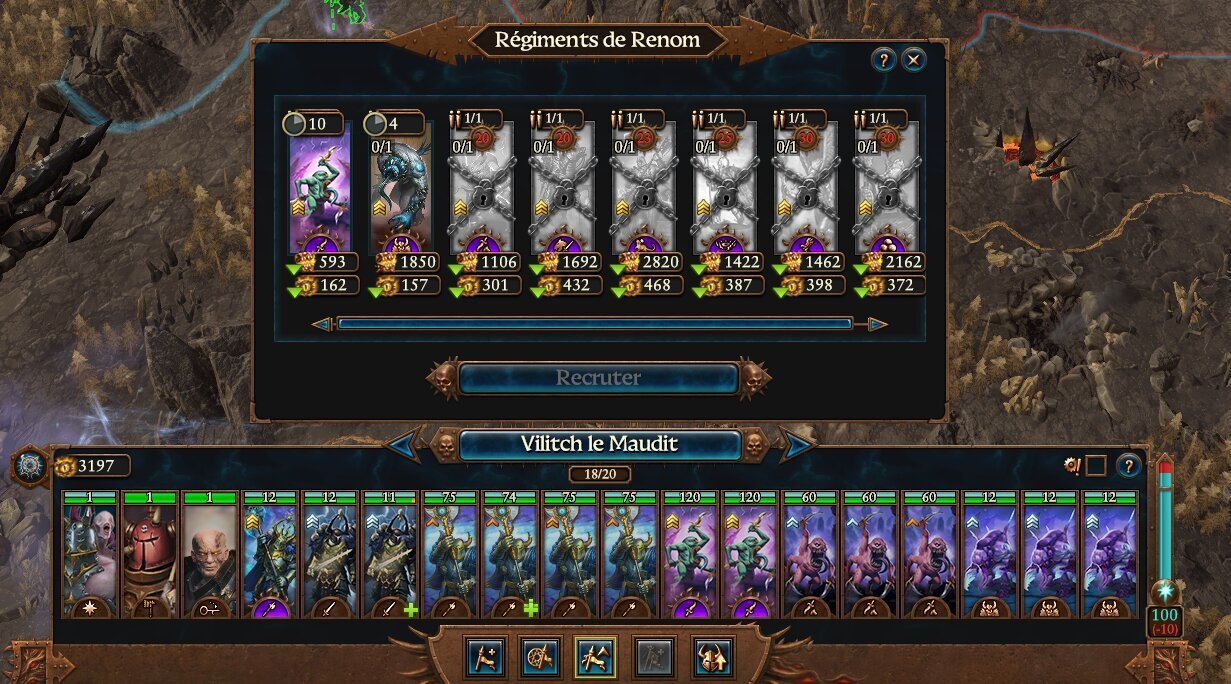The width and height of the screenshot is (1231, 684).
Task: Select the bald man character card
Action: tap(210, 554)
